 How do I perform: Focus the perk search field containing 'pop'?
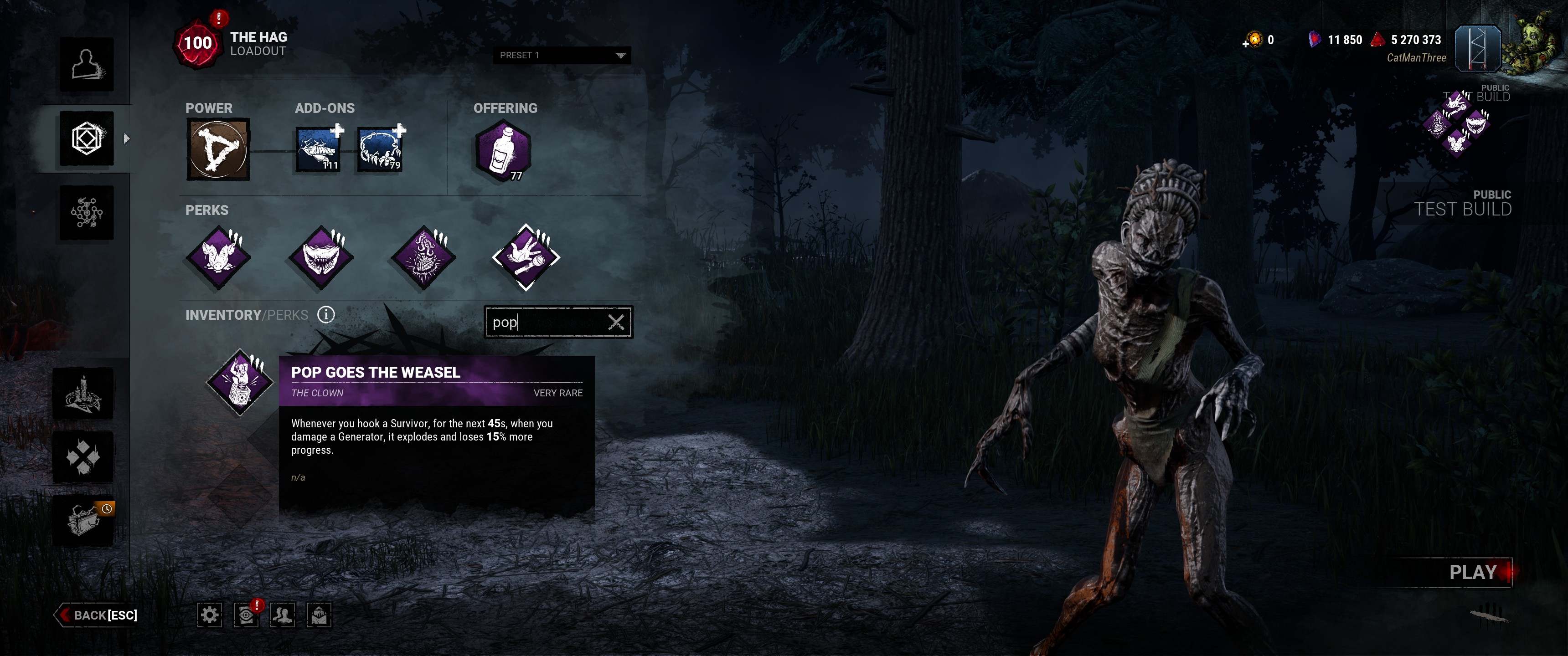545,322
